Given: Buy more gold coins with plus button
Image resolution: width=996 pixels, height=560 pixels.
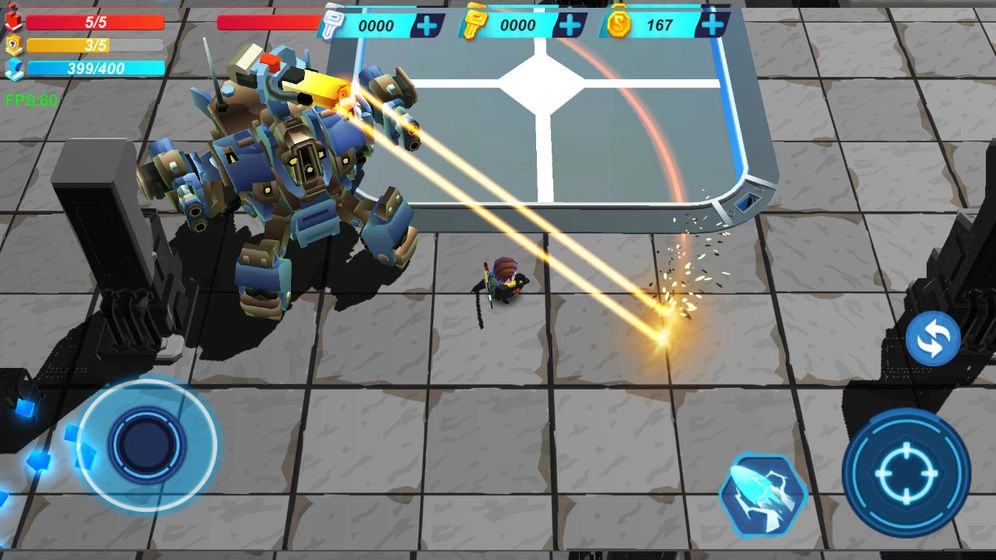Looking at the screenshot, I should 711,25.
